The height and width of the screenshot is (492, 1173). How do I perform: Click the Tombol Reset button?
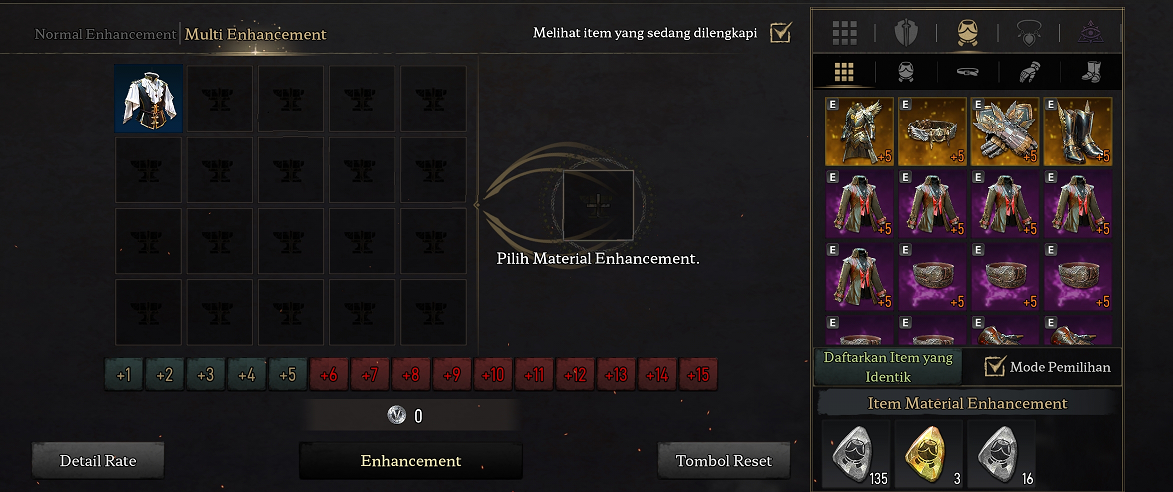pyautogui.click(x=724, y=461)
